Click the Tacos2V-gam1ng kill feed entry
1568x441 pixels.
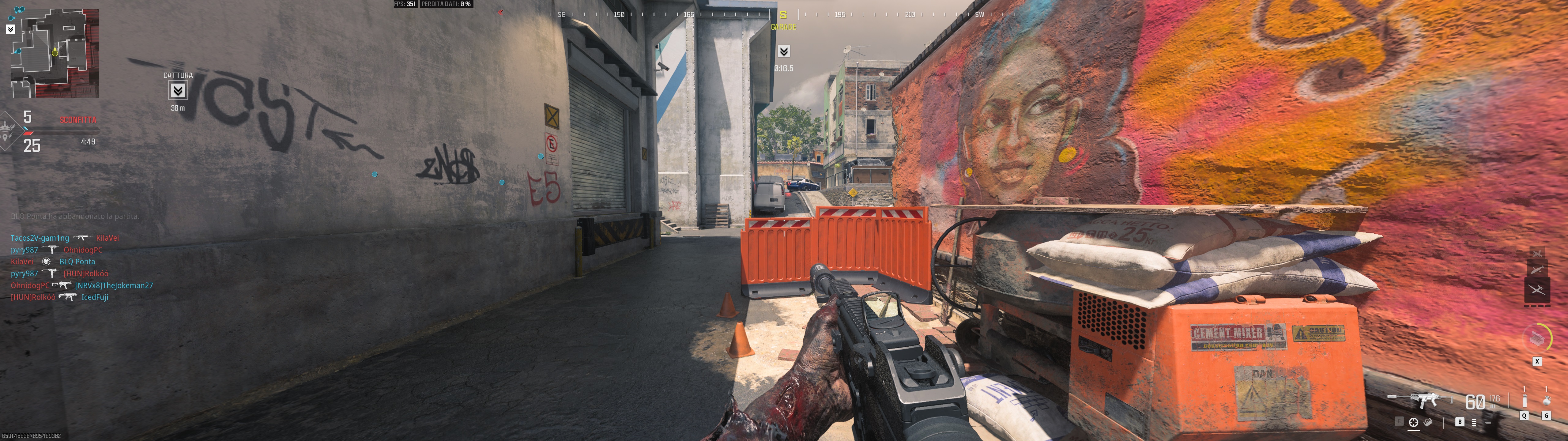coord(40,238)
